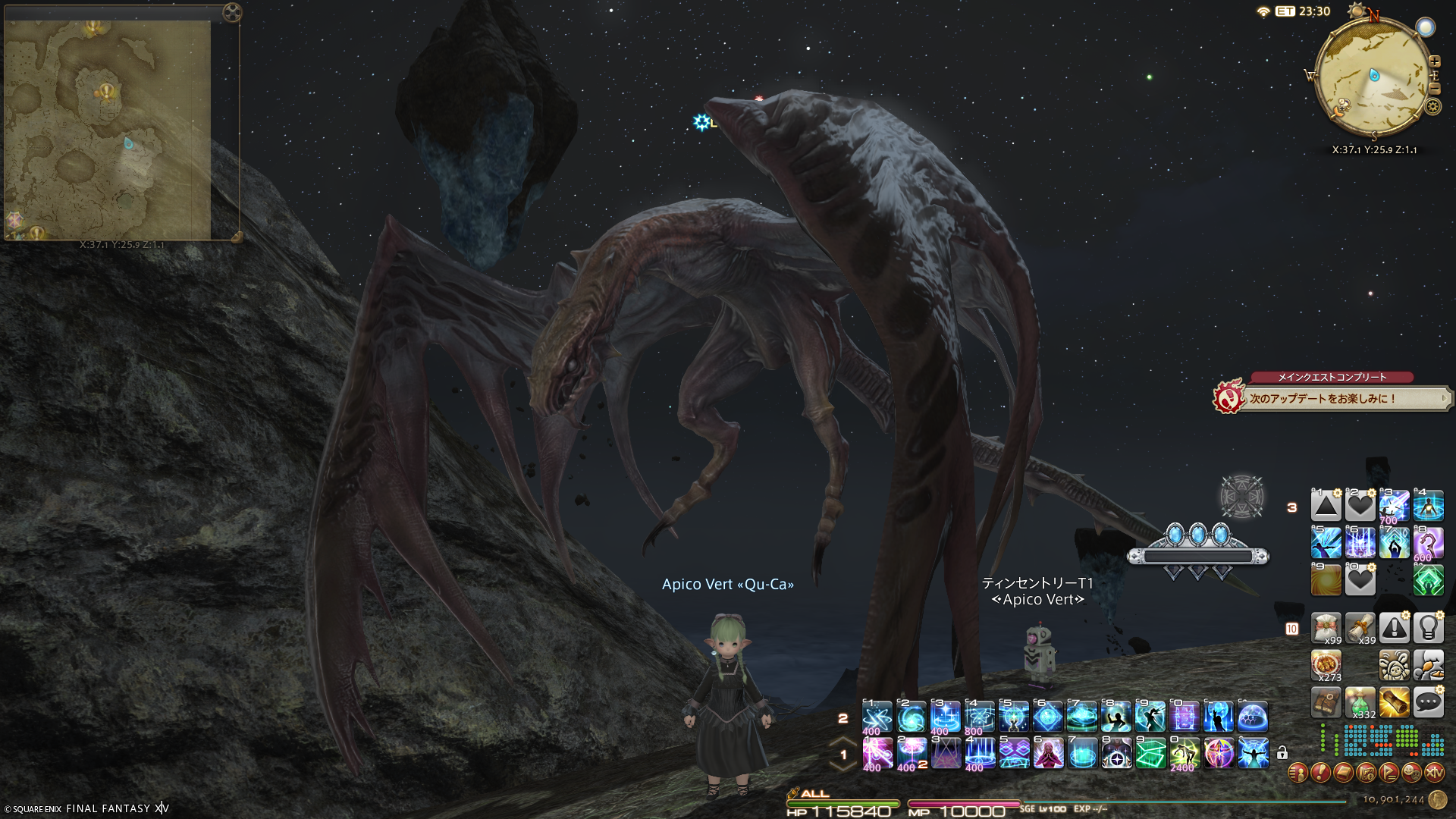Open the main quest complete tracker banner
The height and width of the screenshot is (819, 1456).
click(x=1332, y=396)
